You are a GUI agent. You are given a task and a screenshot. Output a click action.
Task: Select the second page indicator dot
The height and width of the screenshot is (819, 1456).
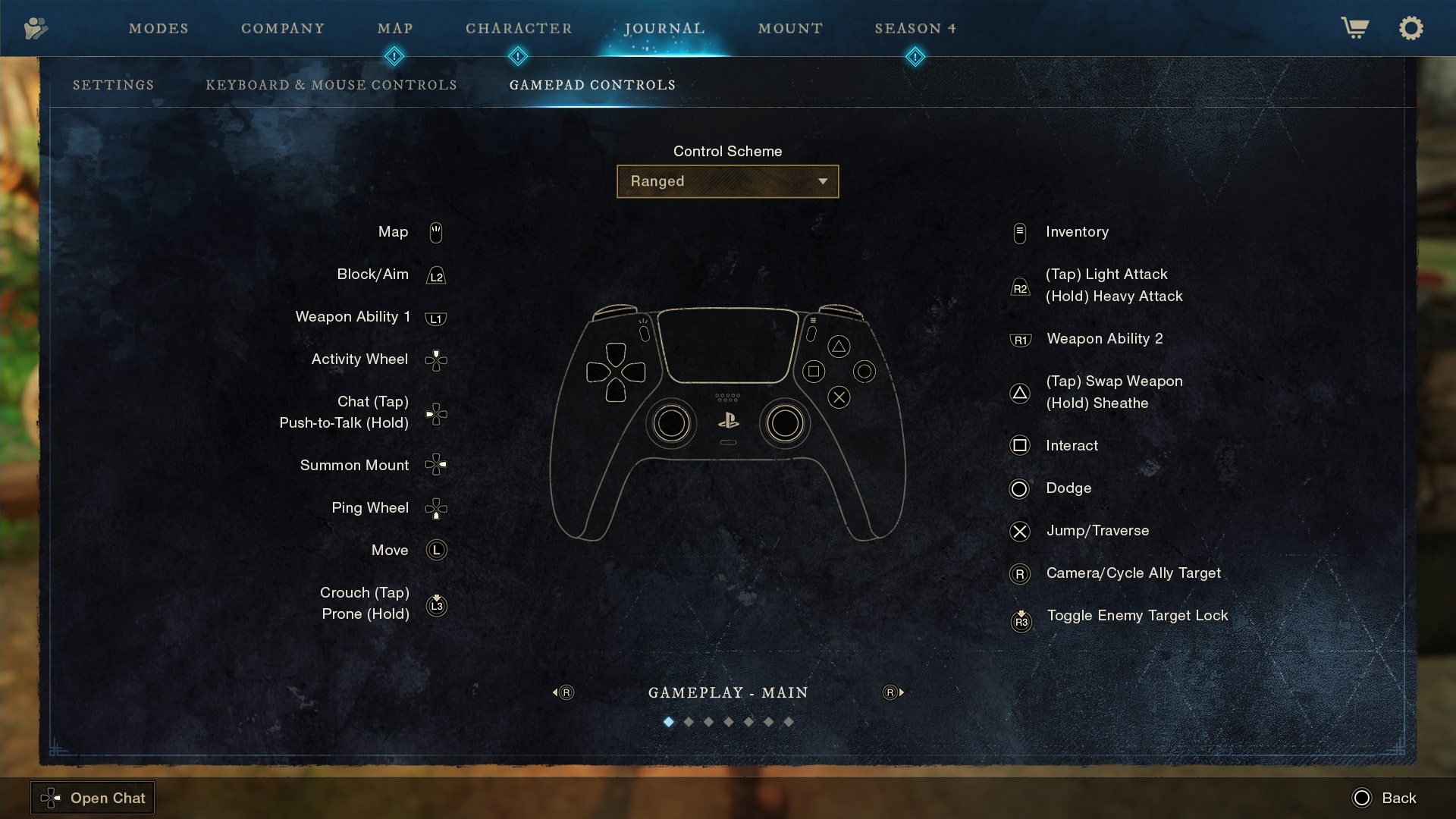(689, 722)
